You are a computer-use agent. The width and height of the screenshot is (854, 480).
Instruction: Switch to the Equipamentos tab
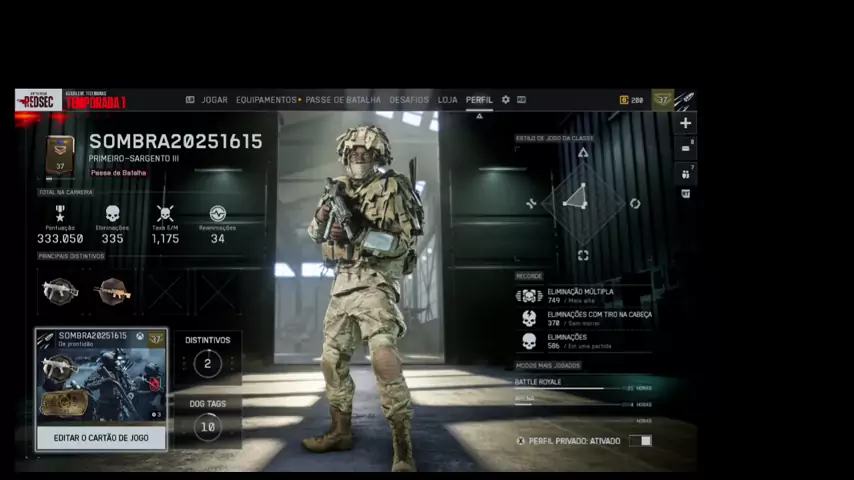click(x=266, y=100)
